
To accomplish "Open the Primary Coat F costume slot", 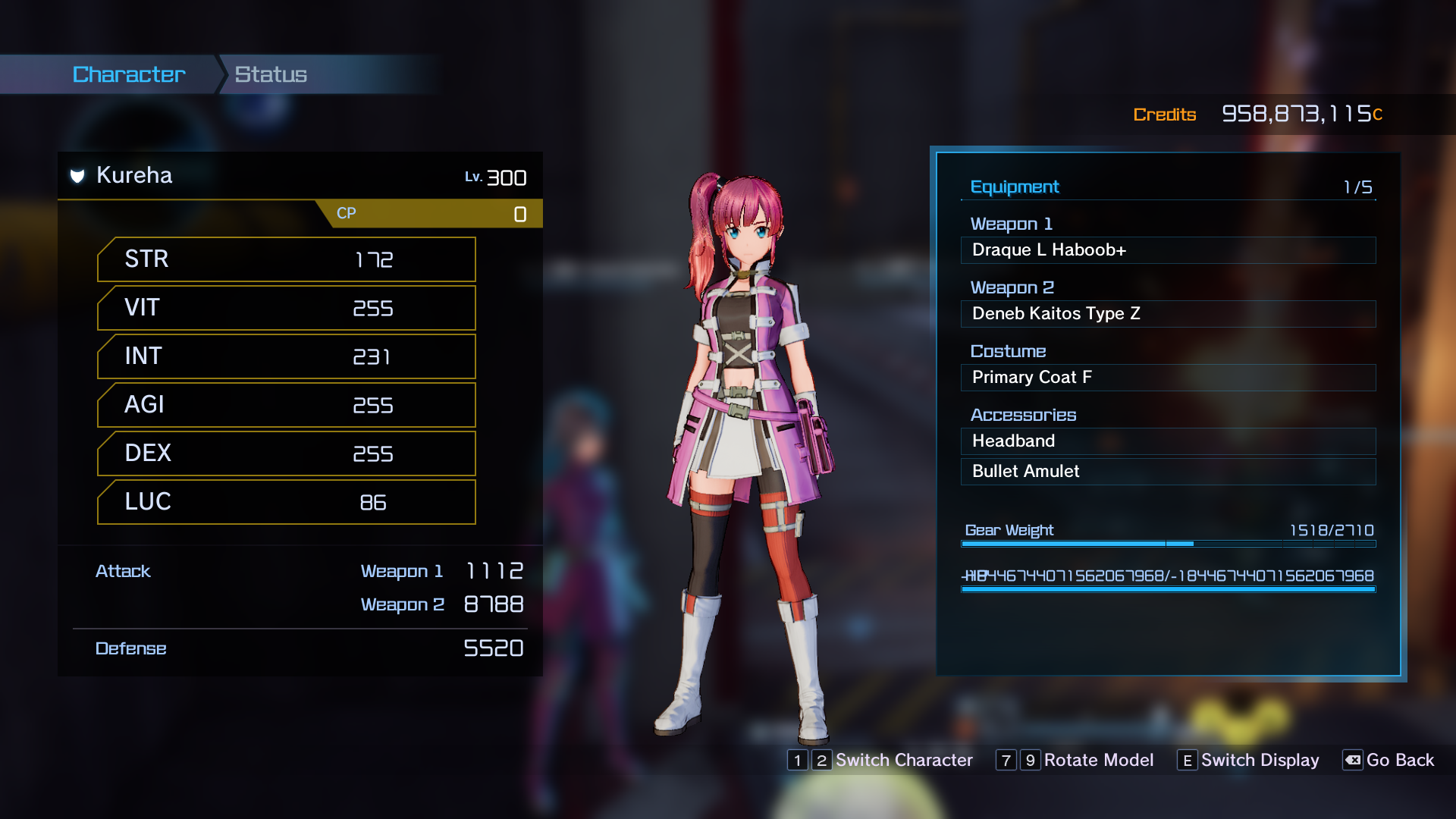I will coord(1168,378).
